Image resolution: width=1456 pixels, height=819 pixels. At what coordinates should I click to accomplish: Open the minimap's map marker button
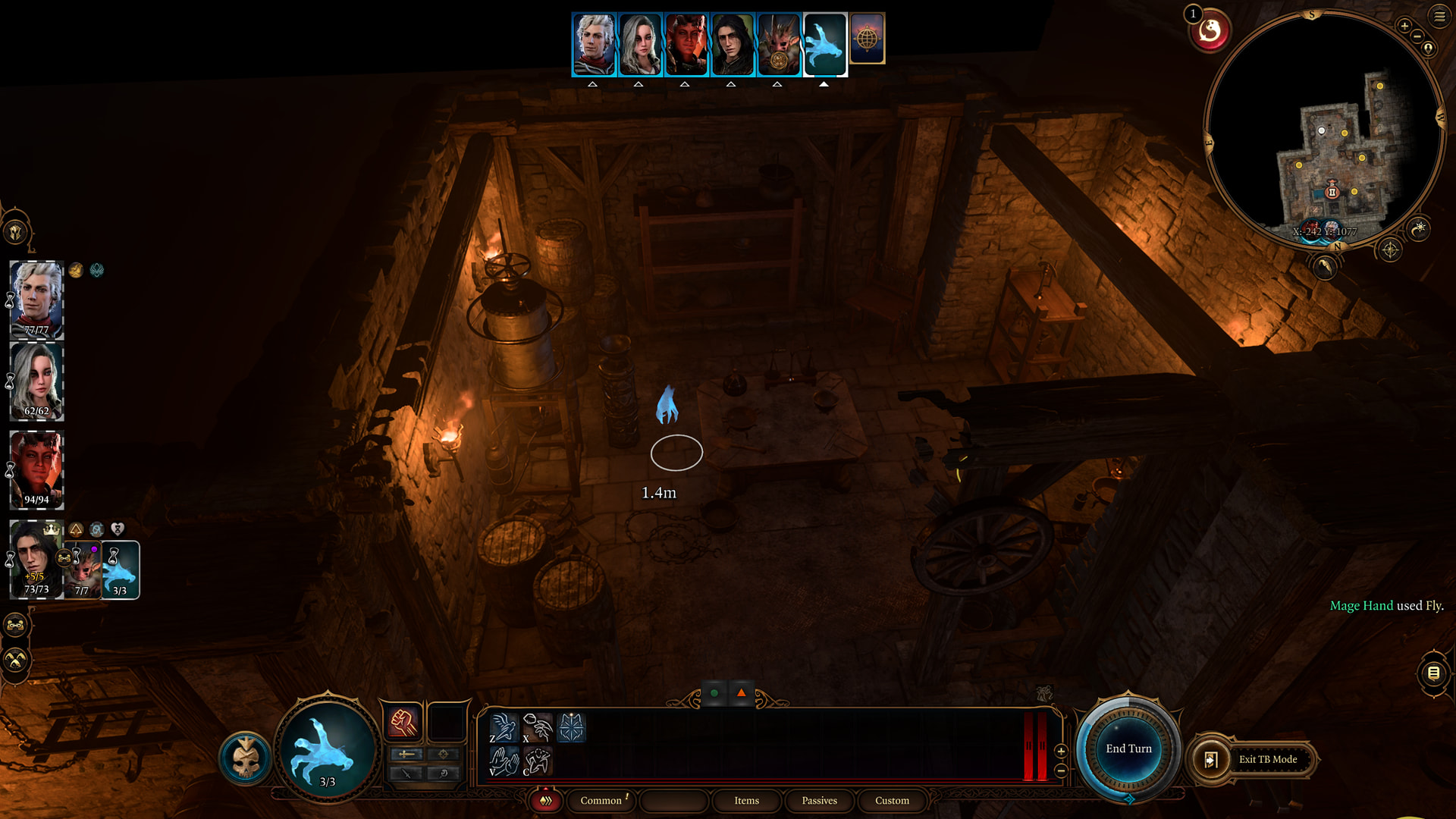(x=1428, y=49)
